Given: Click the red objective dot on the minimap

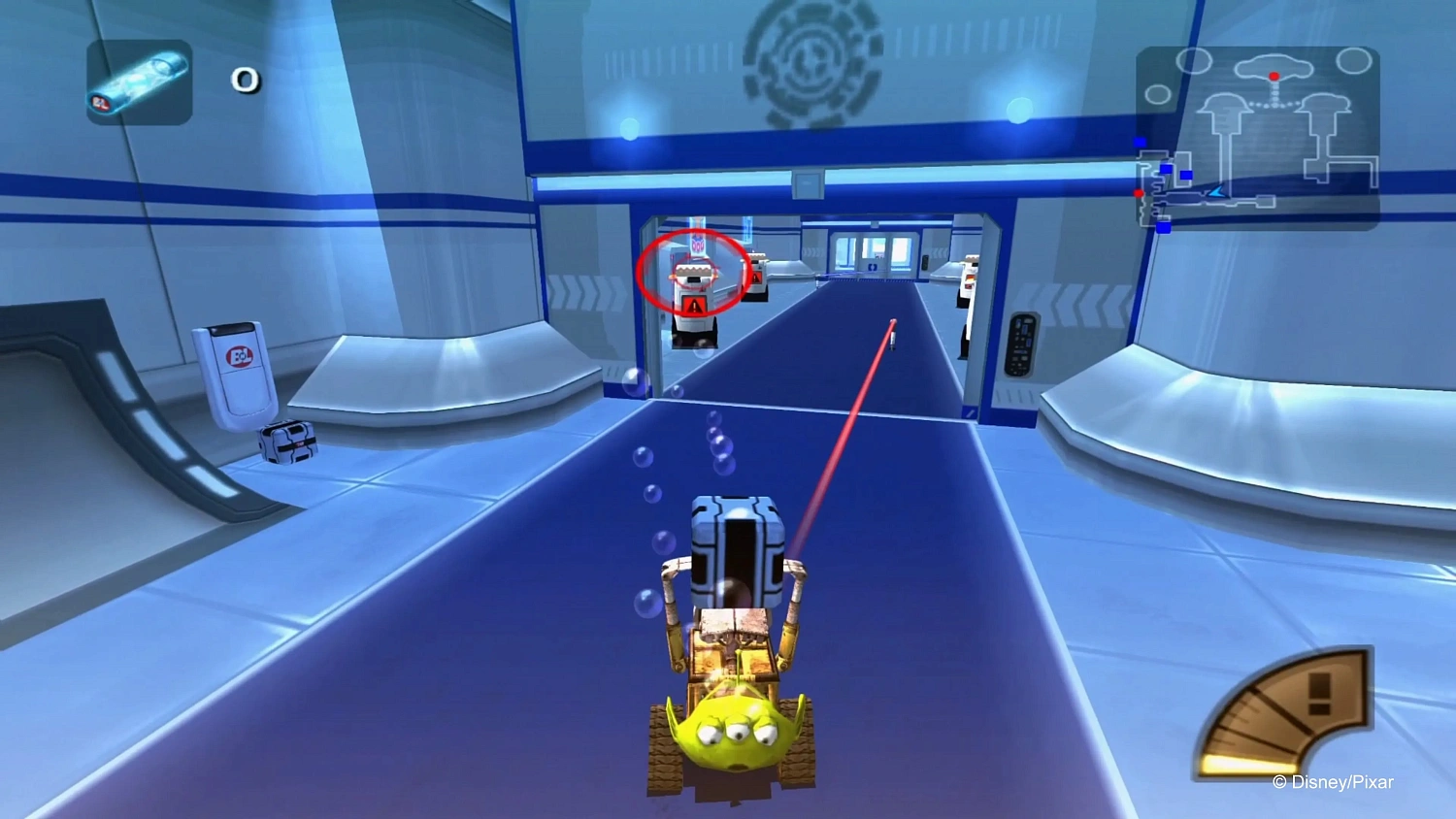Looking at the screenshot, I should tap(1274, 77).
